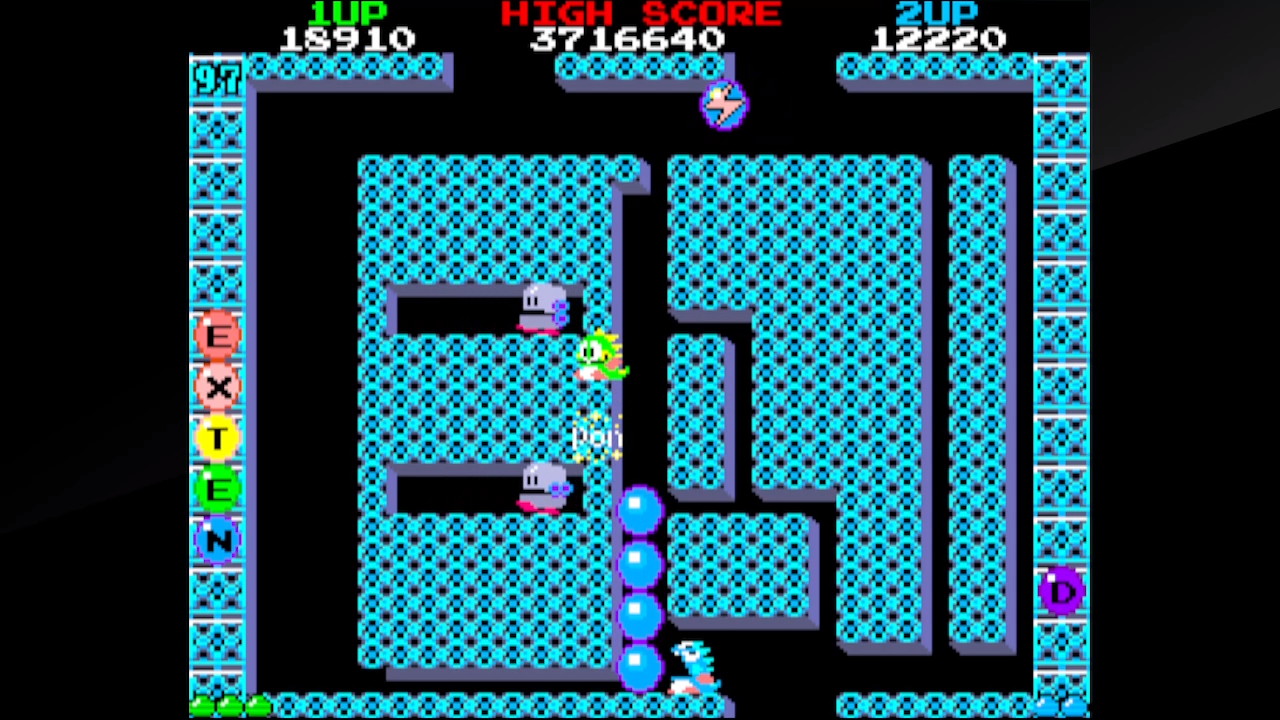Select the blue N EXTEND letter bubble
This screenshot has height=720, width=1280.
pos(217,541)
